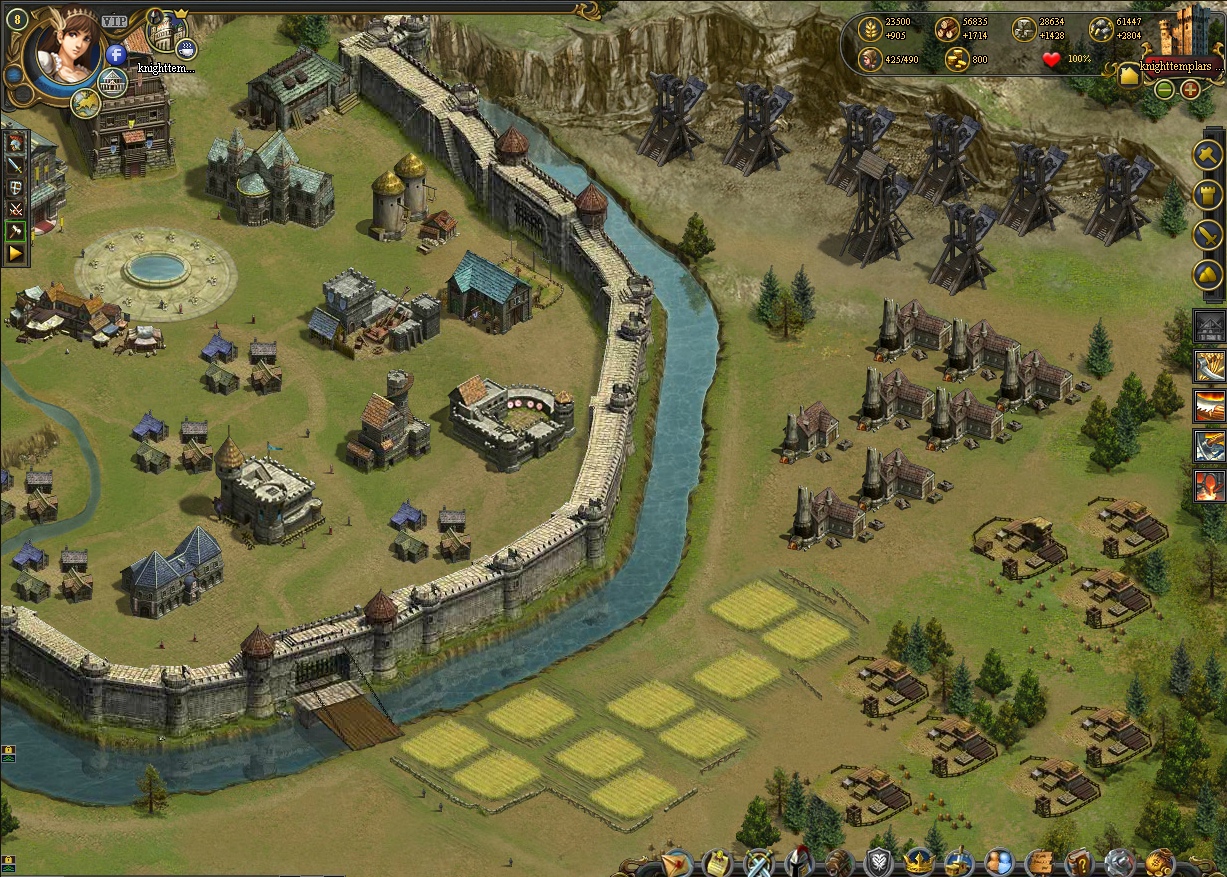
Task: Zoom out with the green minus button
Action: 1165,89
